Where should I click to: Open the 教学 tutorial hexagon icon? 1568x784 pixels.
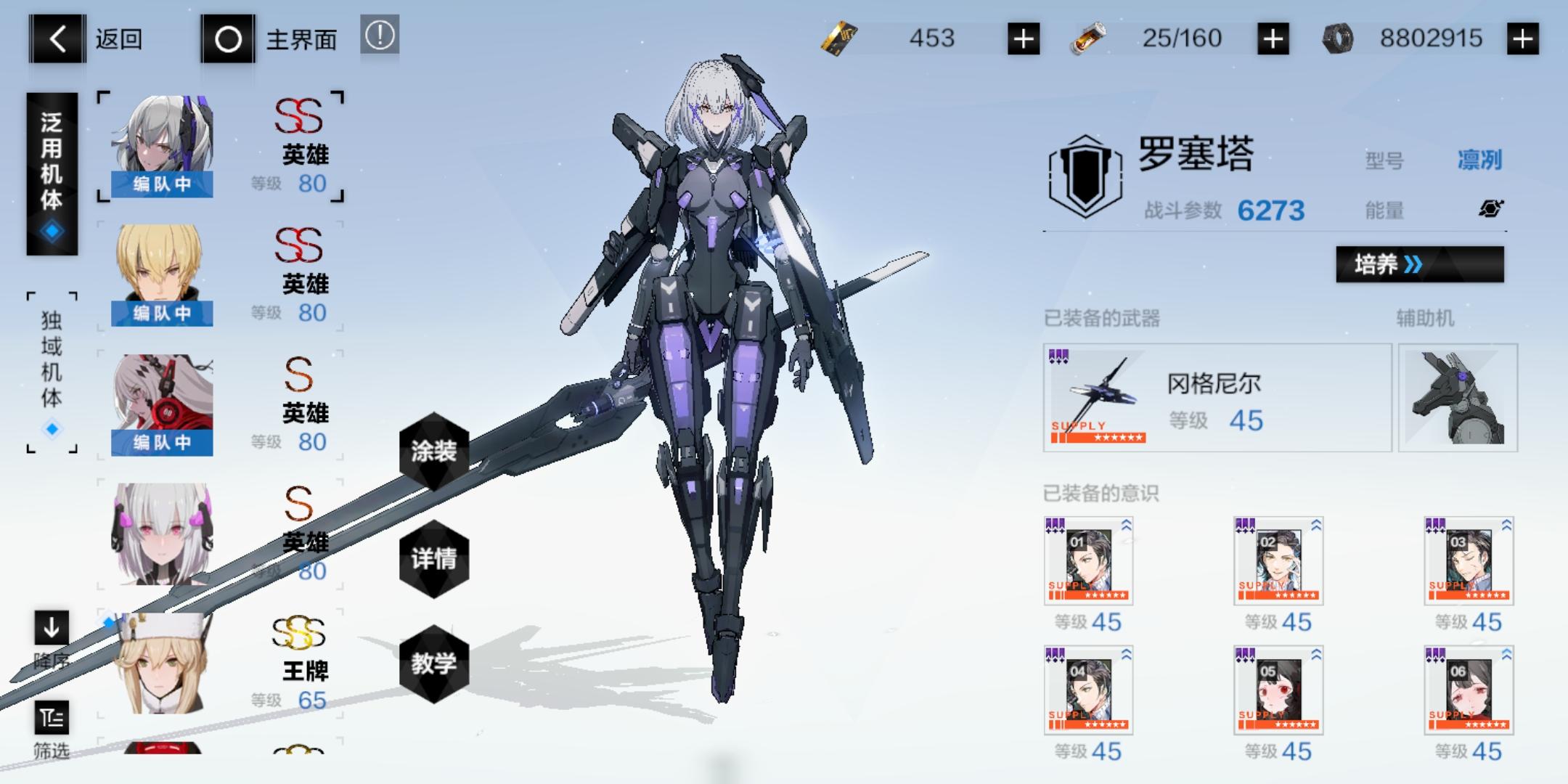tap(433, 663)
